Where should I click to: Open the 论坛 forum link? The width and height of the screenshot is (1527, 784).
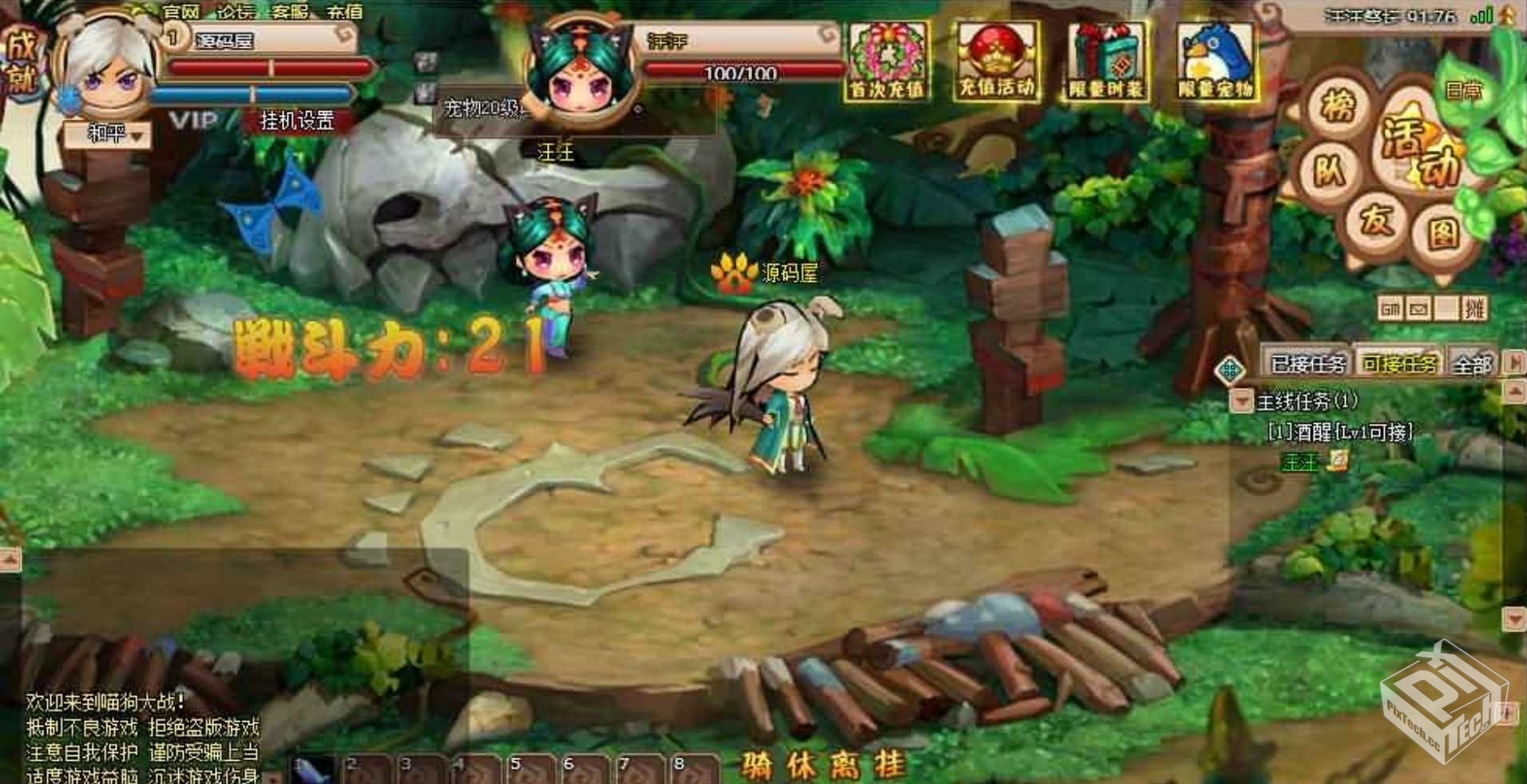[236, 12]
